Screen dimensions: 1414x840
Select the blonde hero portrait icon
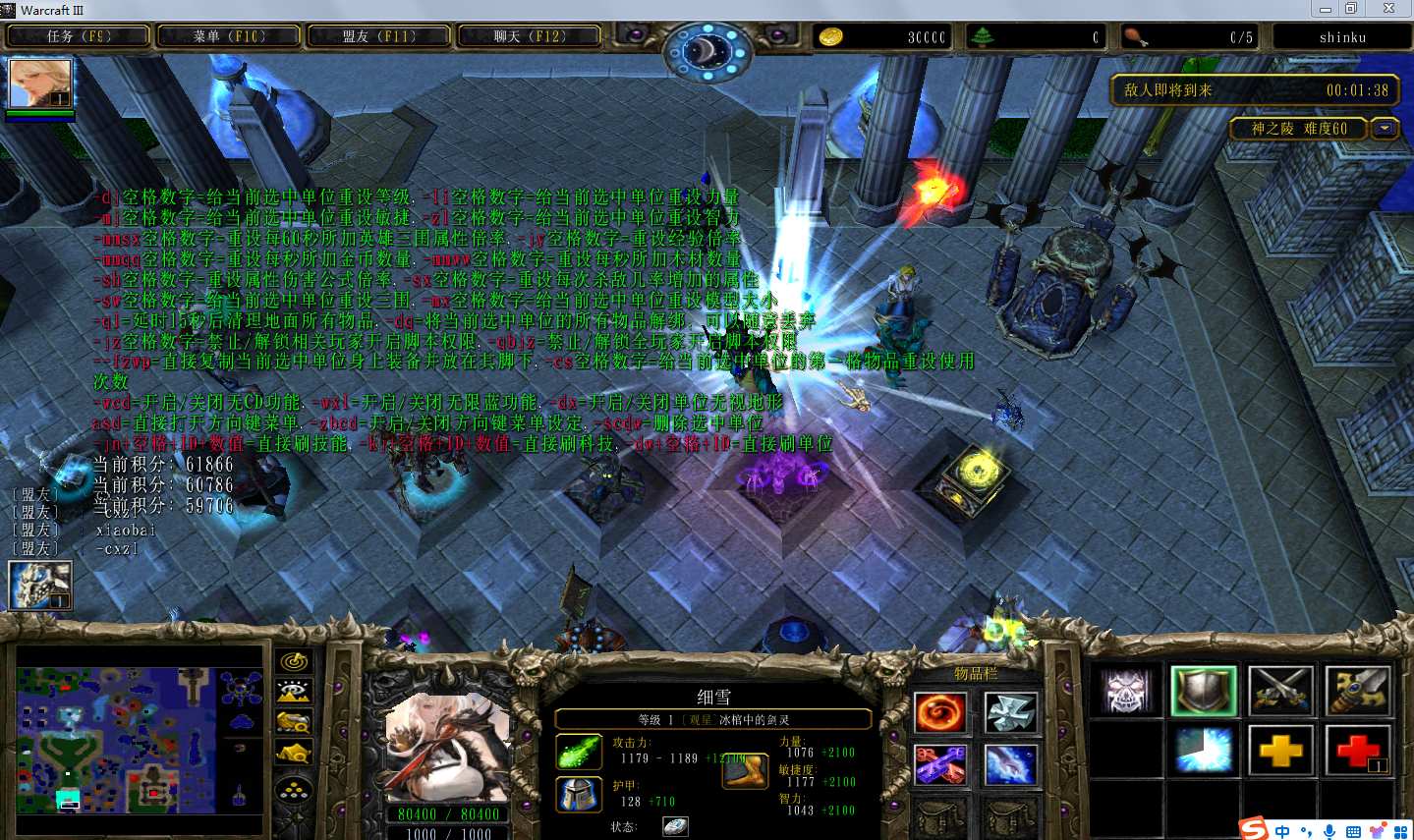(x=40, y=84)
